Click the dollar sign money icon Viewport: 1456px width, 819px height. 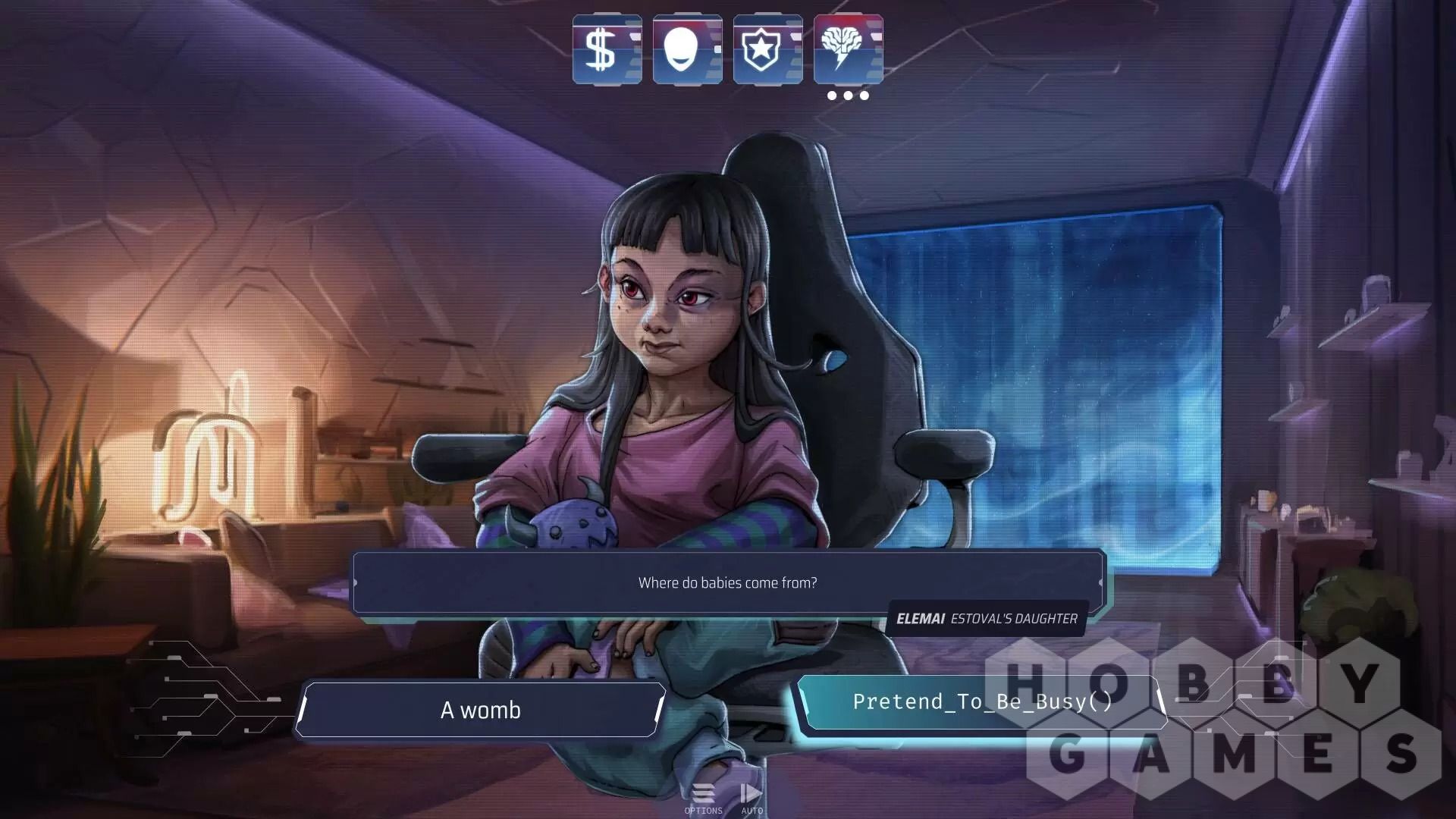pos(607,49)
